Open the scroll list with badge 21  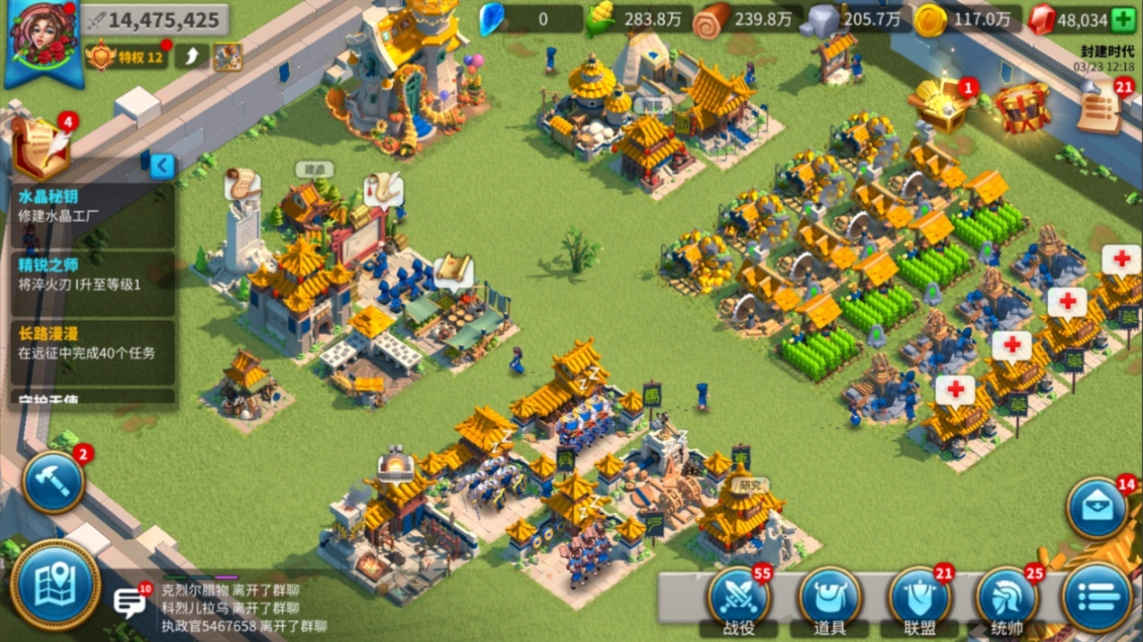(1102, 108)
